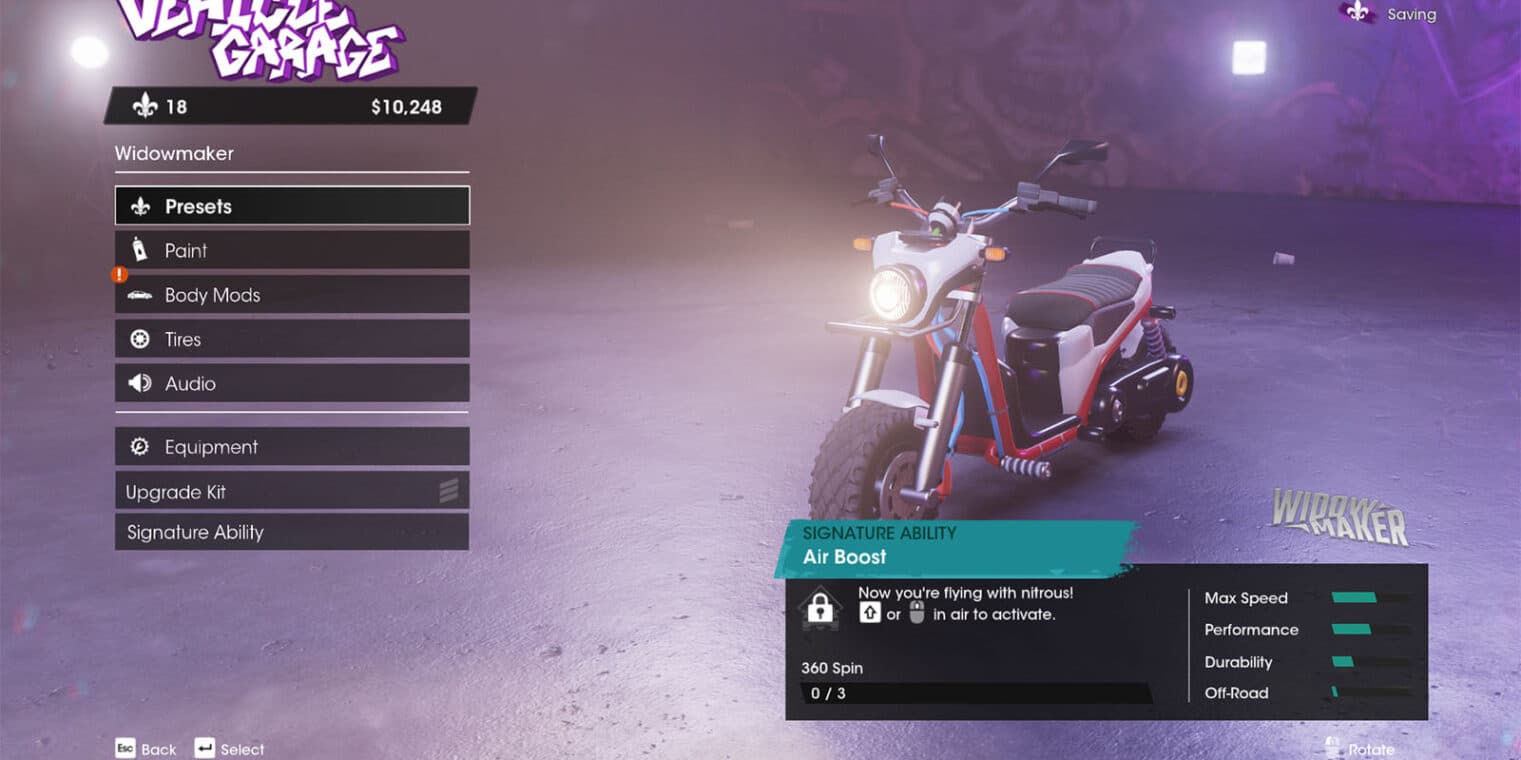Choose the Signature Ability entry
The height and width of the screenshot is (760, 1521).
point(291,532)
